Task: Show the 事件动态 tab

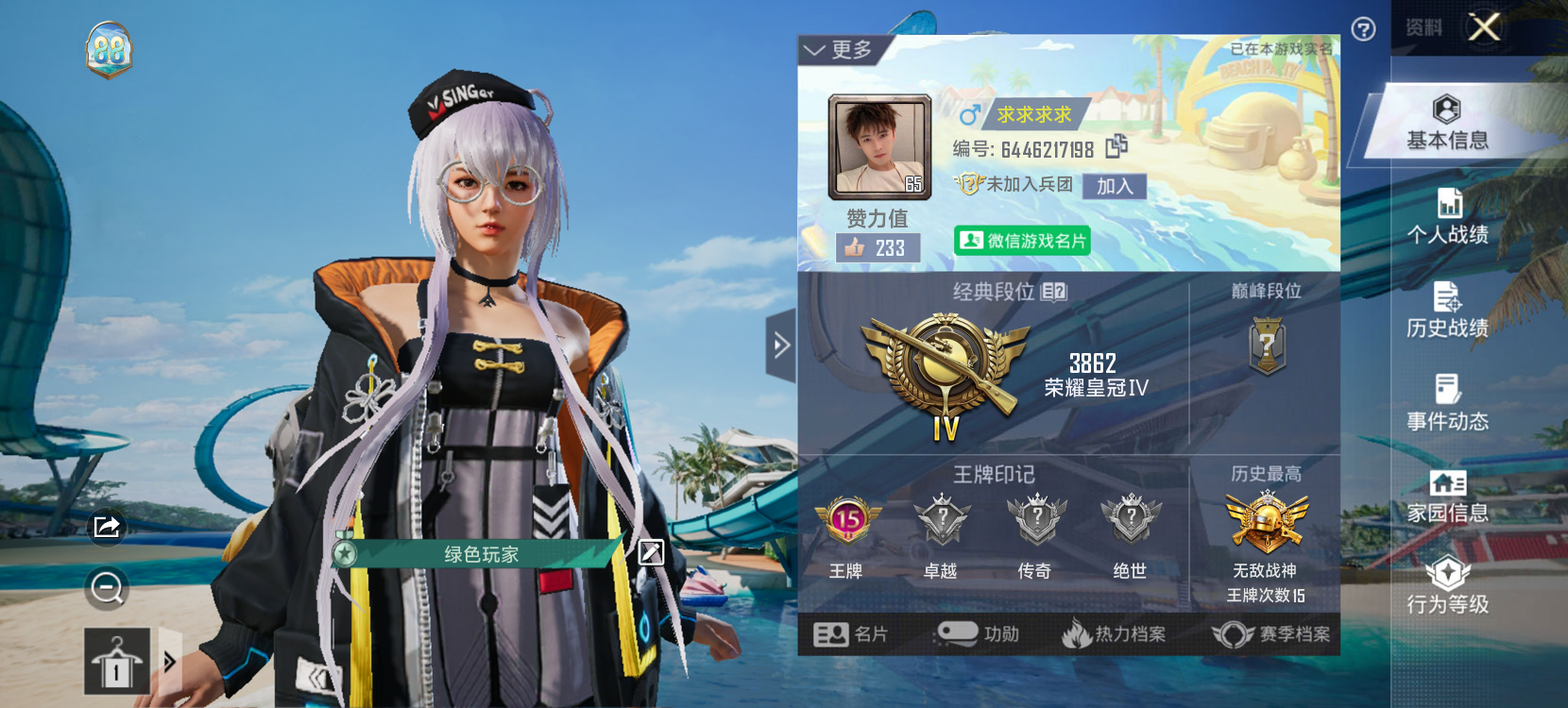Action: [1447, 403]
